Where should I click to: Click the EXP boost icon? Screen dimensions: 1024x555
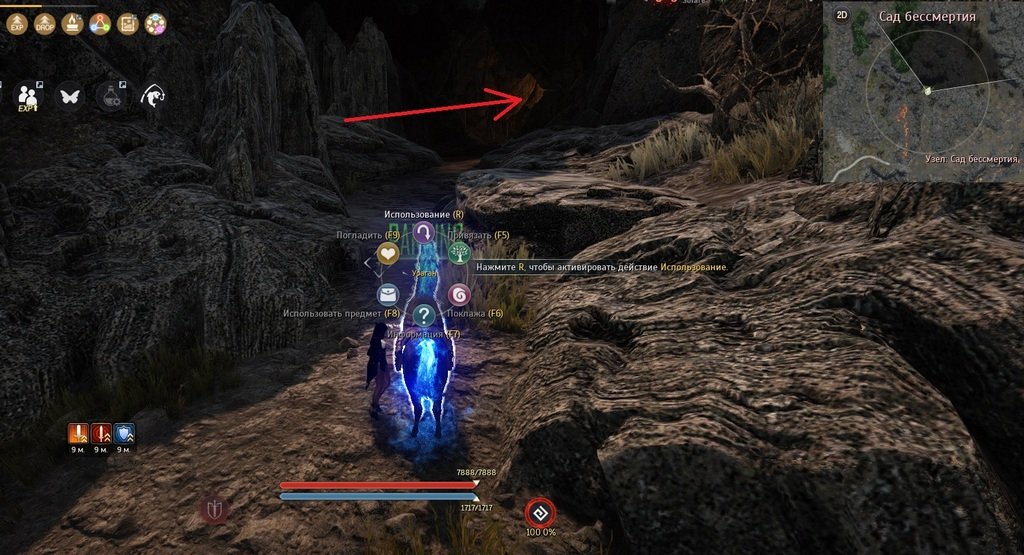[16, 24]
